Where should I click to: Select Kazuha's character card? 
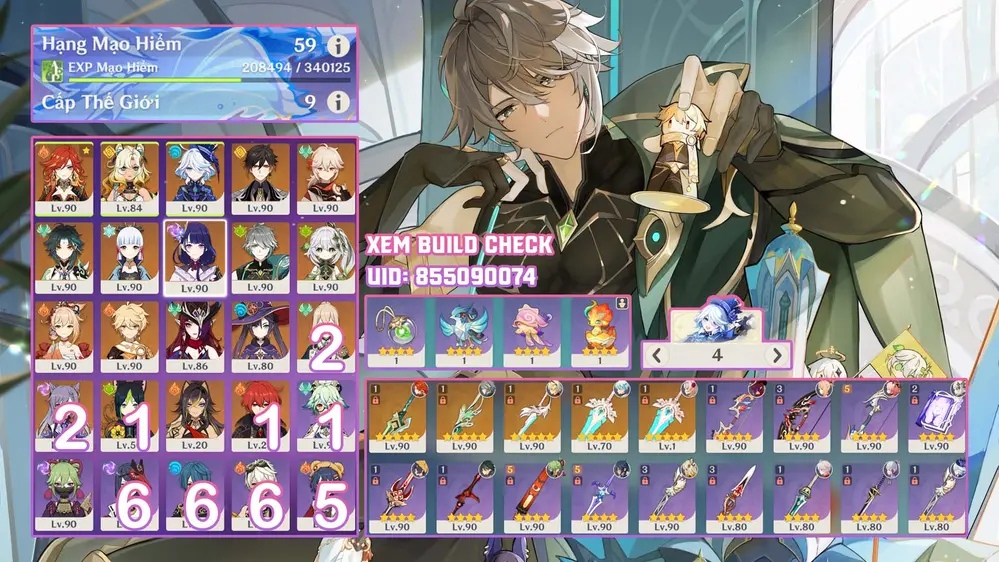coord(324,179)
